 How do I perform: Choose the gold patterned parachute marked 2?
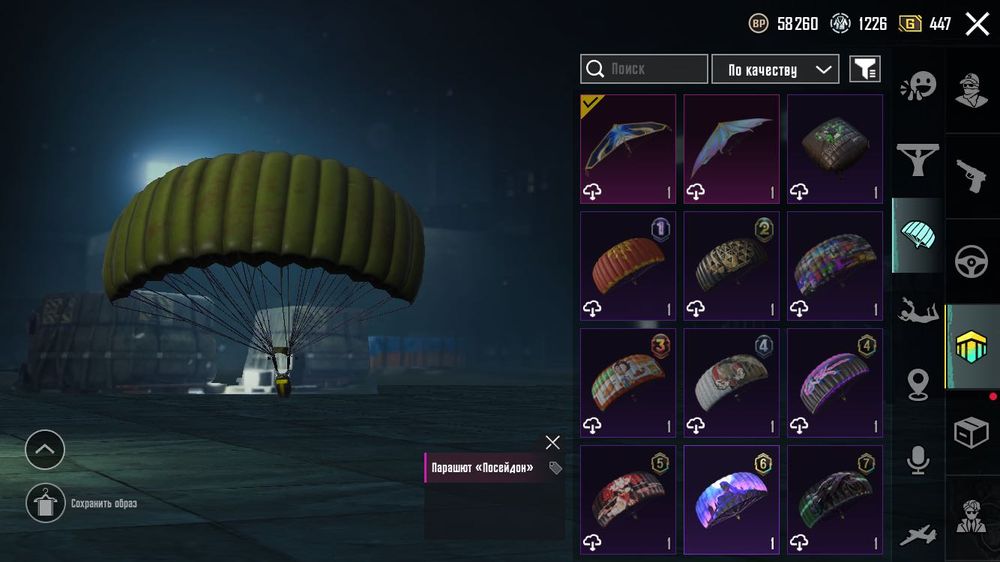coord(731,265)
